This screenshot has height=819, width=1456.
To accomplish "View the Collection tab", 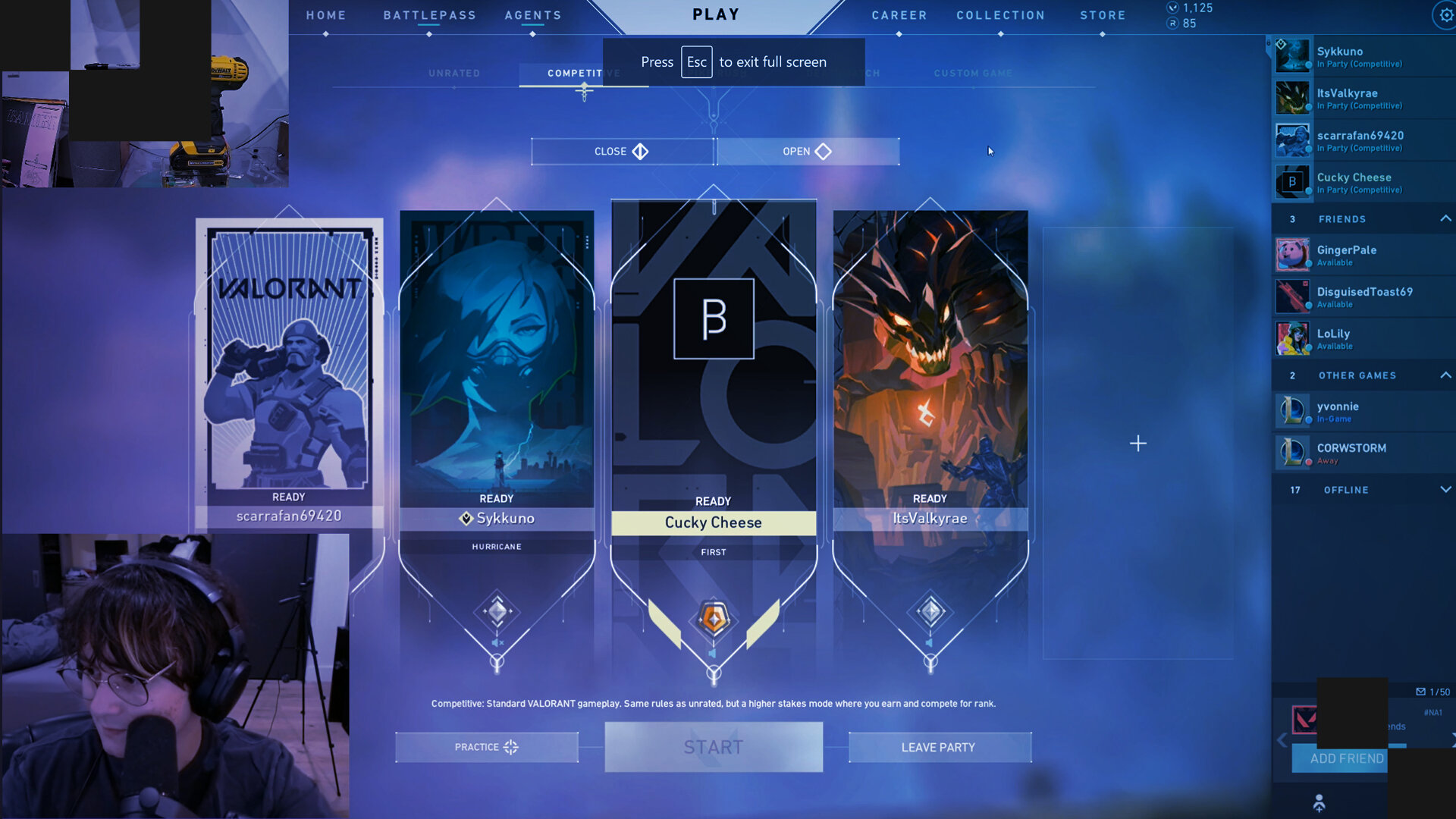I will [1000, 15].
